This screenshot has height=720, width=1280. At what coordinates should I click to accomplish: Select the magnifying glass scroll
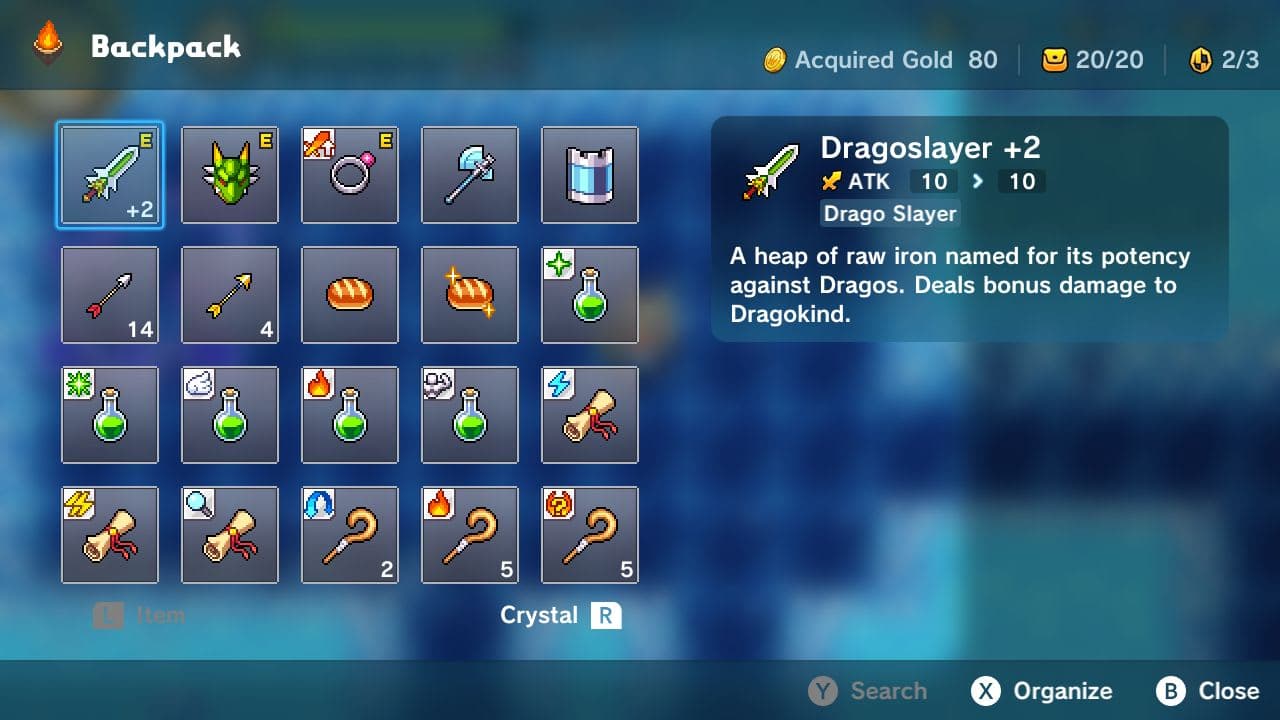pyautogui.click(x=230, y=535)
